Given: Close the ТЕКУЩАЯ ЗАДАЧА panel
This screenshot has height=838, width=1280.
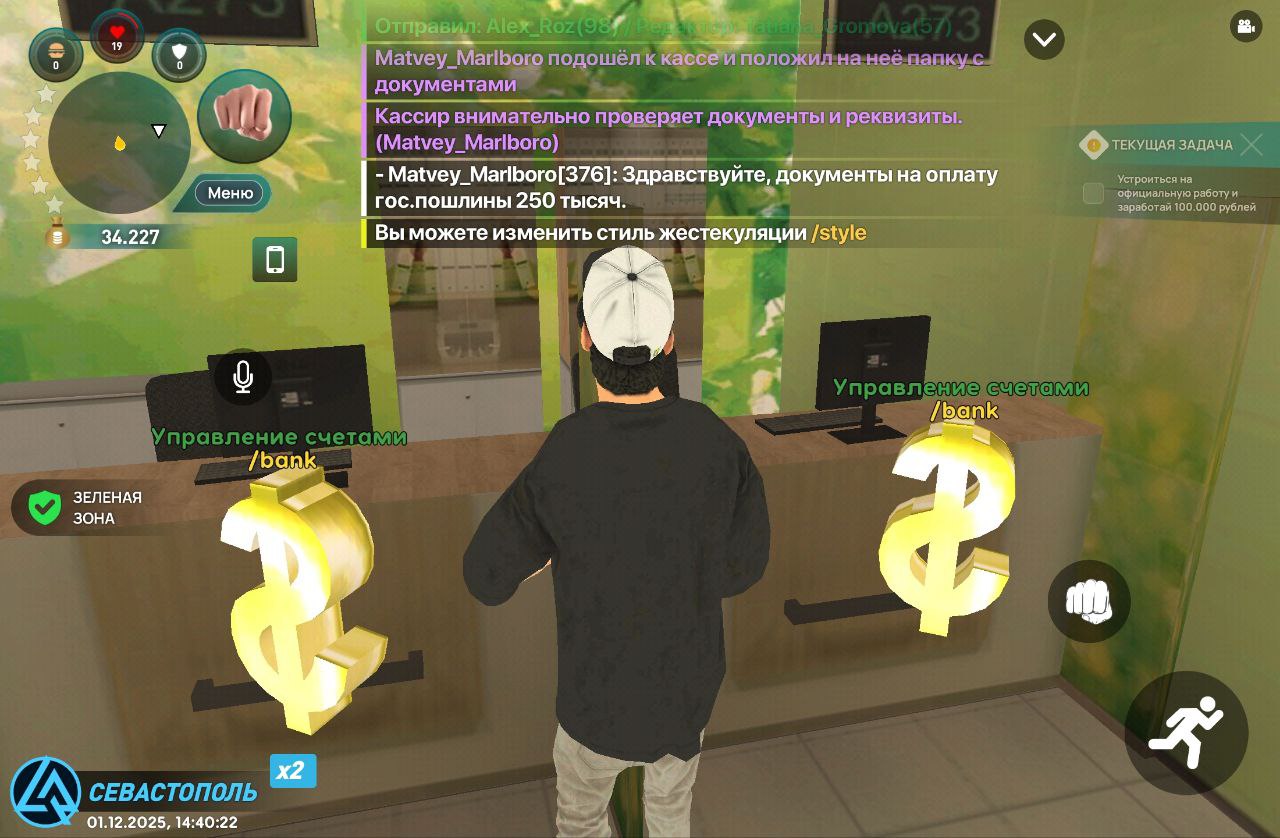Looking at the screenshot, I should click(x=1252, y=144).
